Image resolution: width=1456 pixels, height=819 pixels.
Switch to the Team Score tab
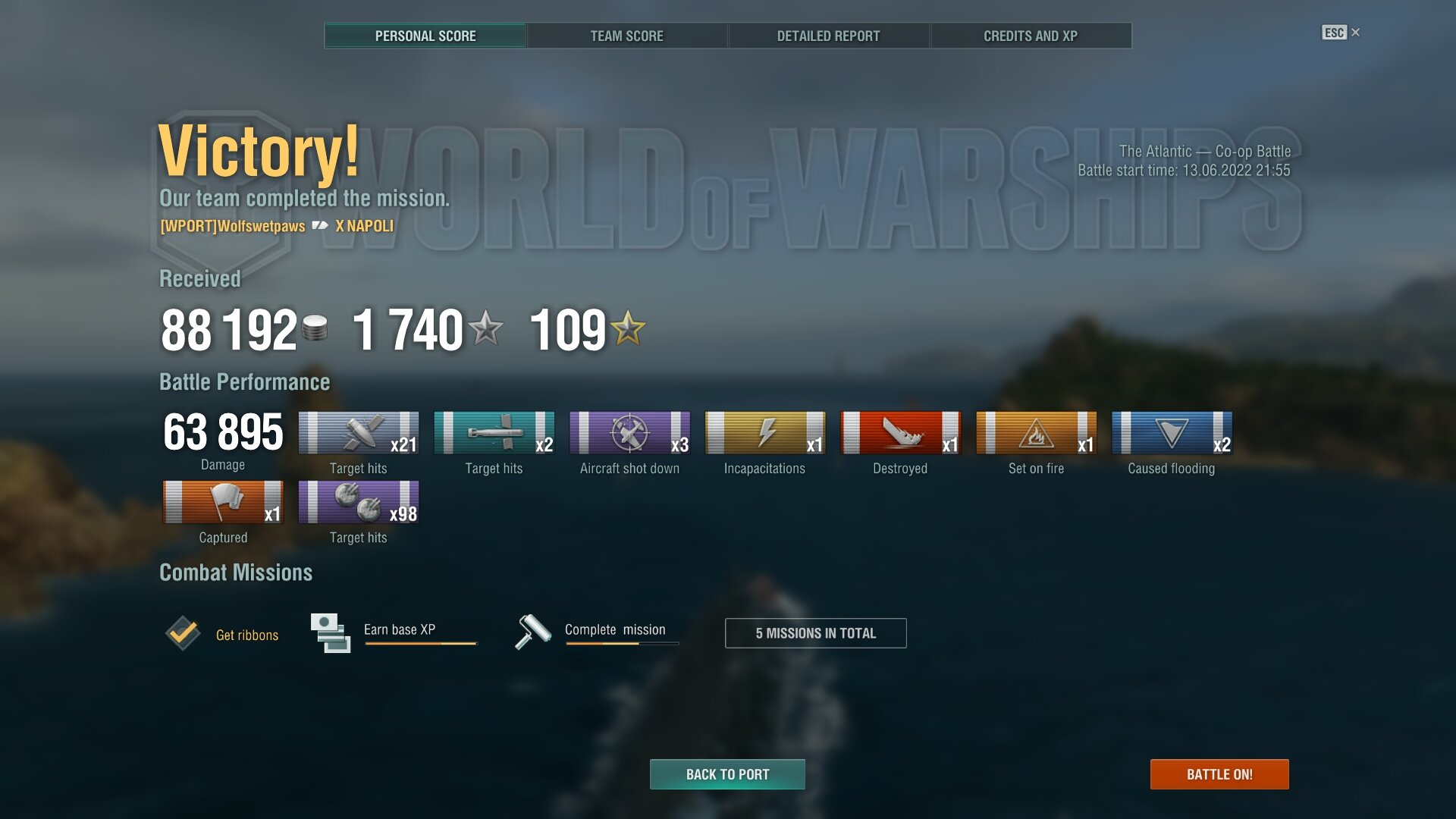point(626,36)
